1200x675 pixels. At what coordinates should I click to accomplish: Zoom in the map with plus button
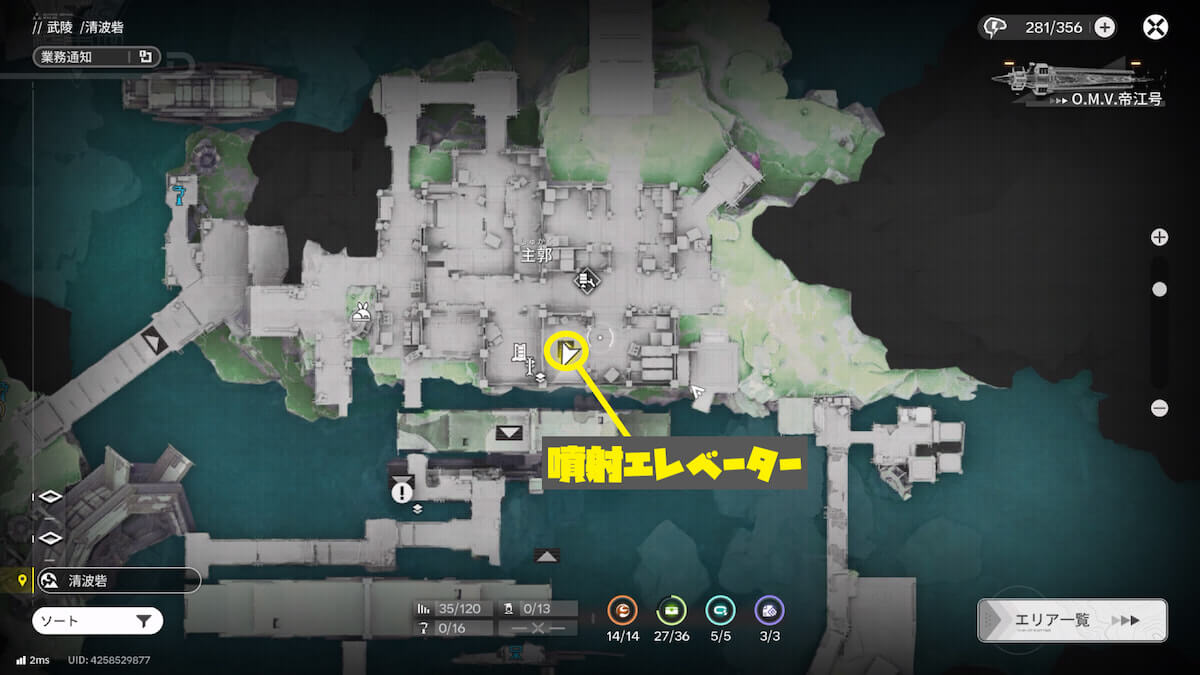coord(1159,237)
